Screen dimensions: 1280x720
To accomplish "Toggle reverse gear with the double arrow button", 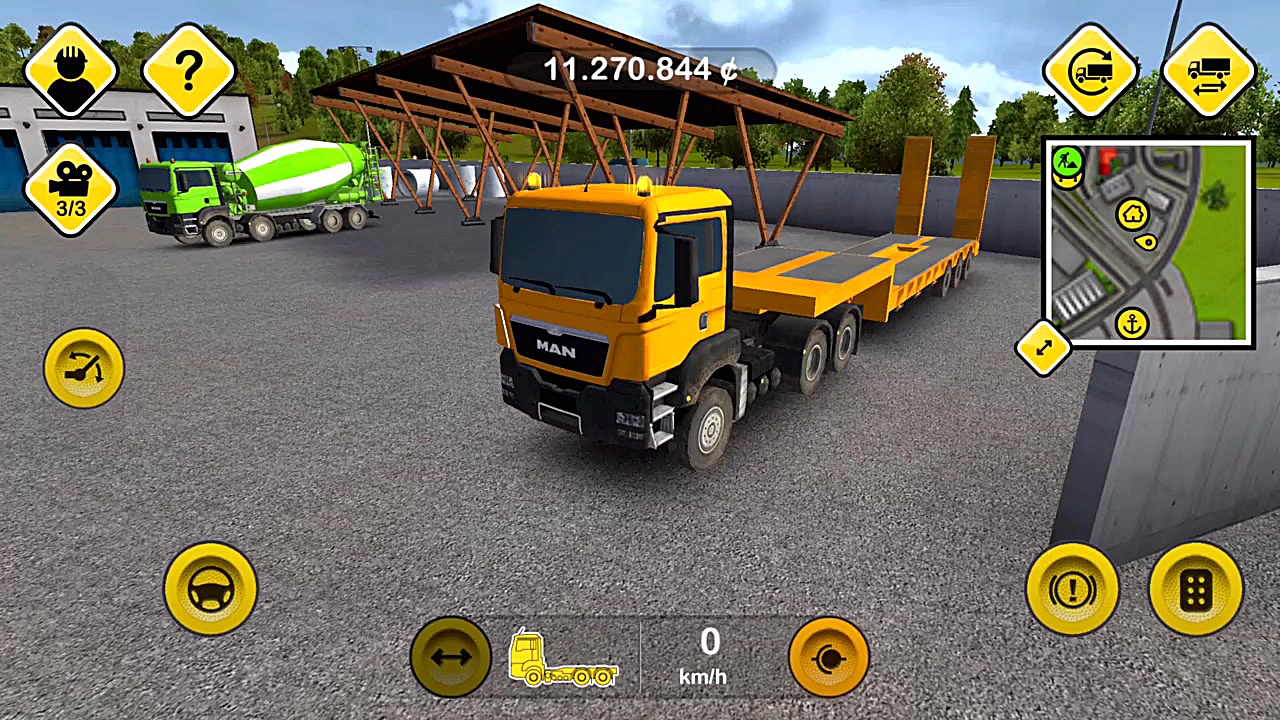I will tap(452, 657).
